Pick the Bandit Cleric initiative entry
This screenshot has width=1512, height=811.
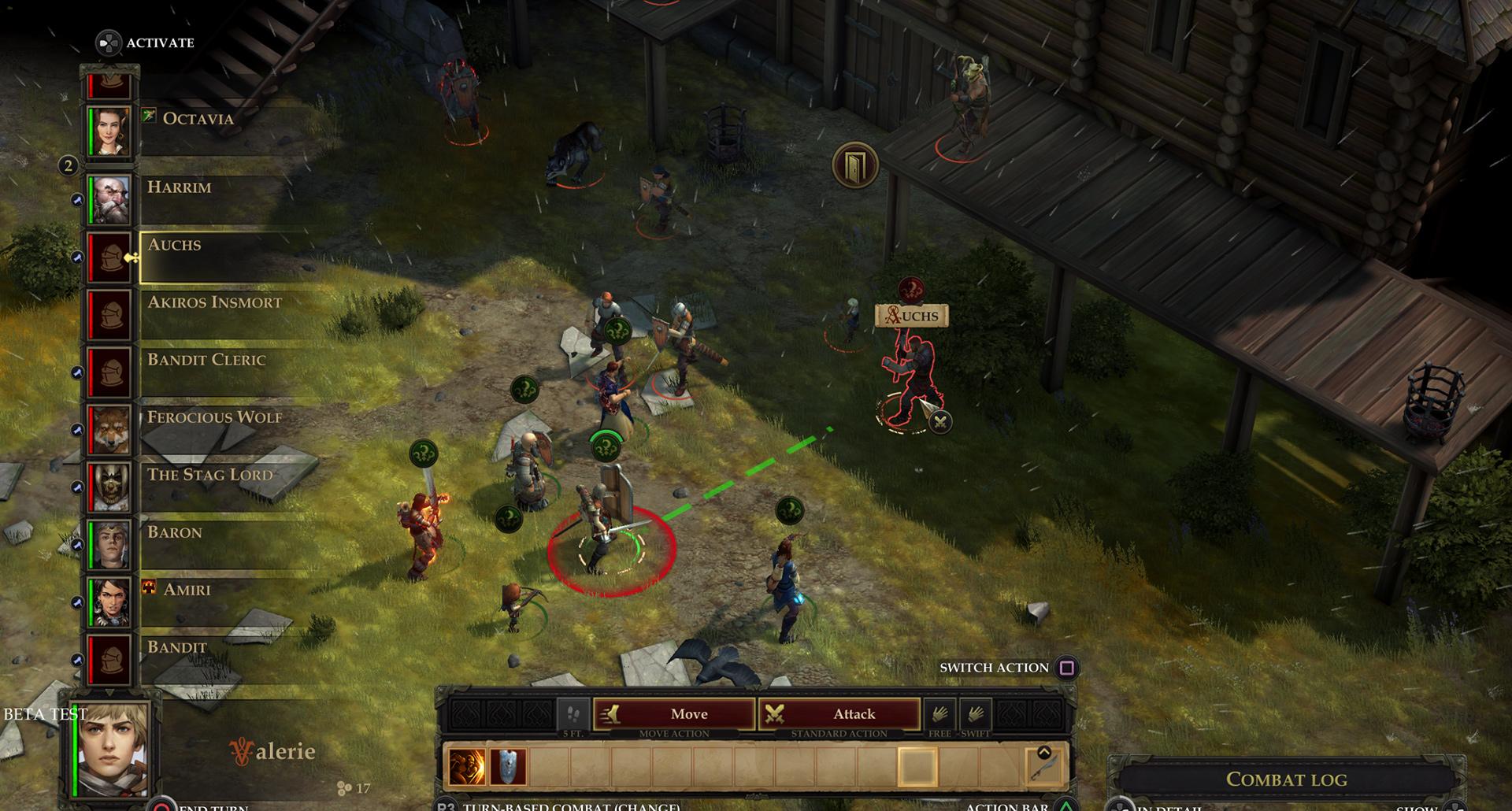109,372
